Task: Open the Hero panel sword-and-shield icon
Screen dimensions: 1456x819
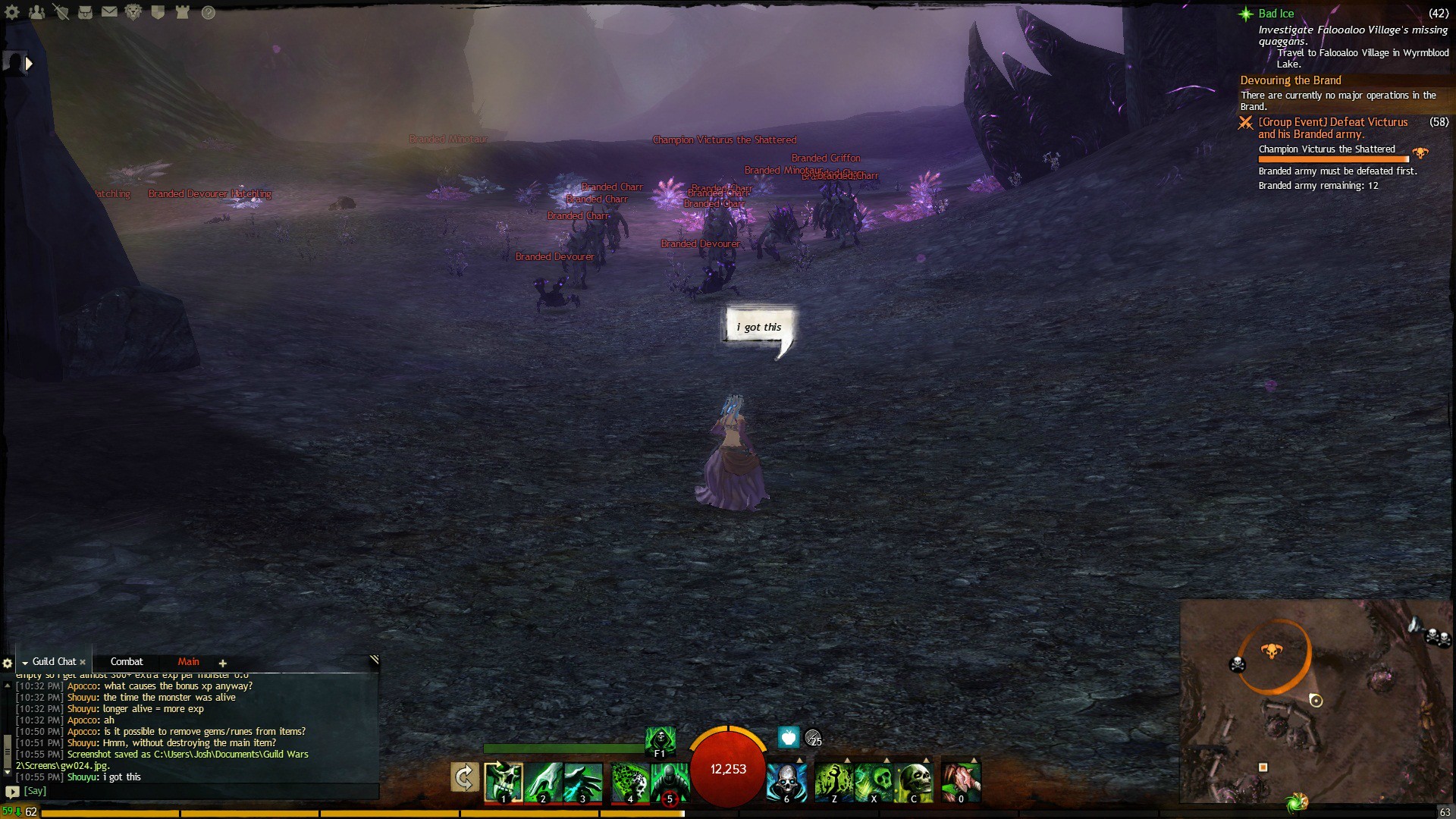Action: (x=61, y=12)
